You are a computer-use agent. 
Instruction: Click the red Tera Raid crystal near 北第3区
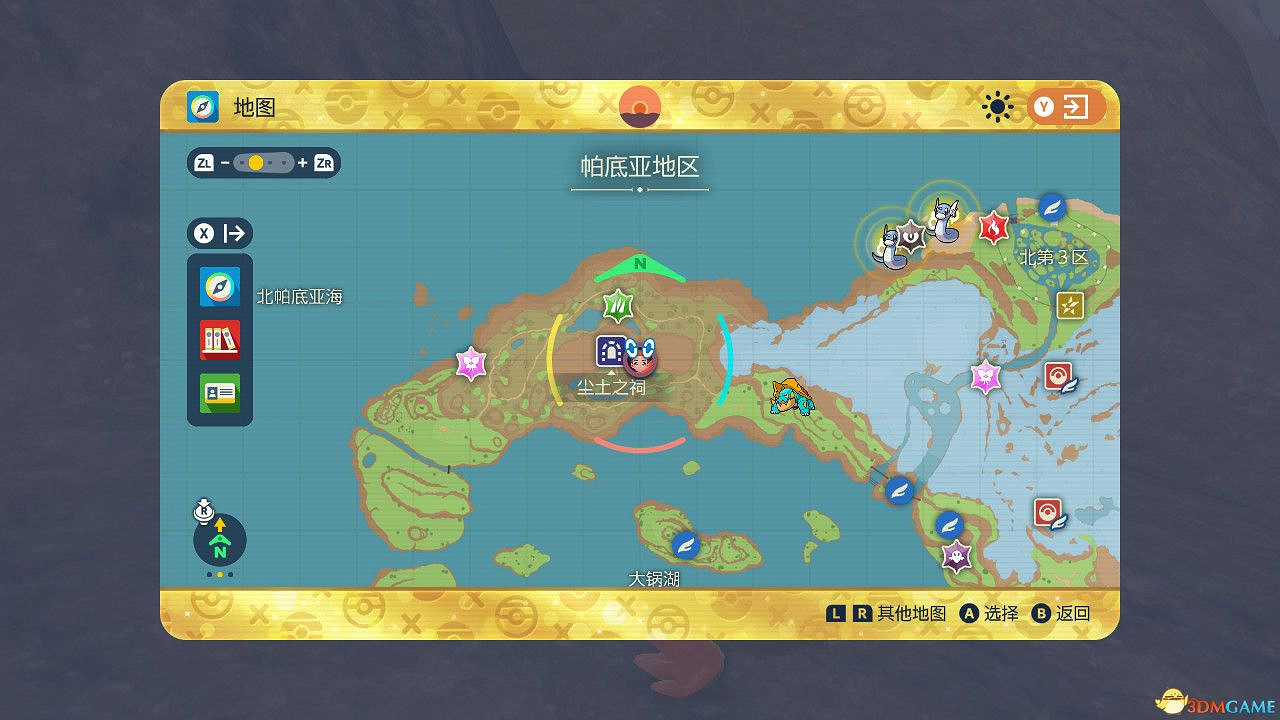[992, 228]
